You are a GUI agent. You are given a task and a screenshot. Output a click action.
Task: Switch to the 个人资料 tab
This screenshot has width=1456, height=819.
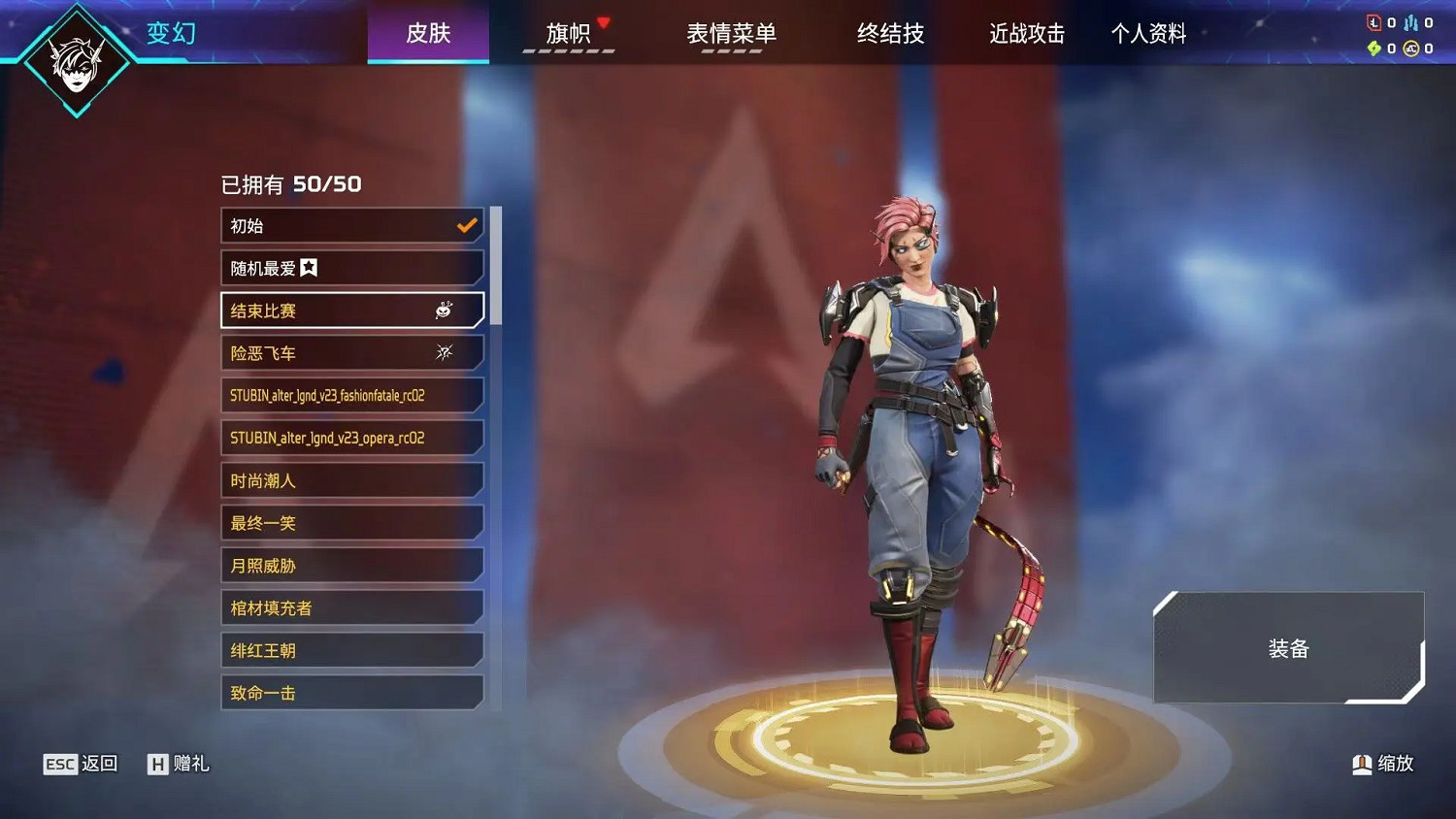[1149, 34]
